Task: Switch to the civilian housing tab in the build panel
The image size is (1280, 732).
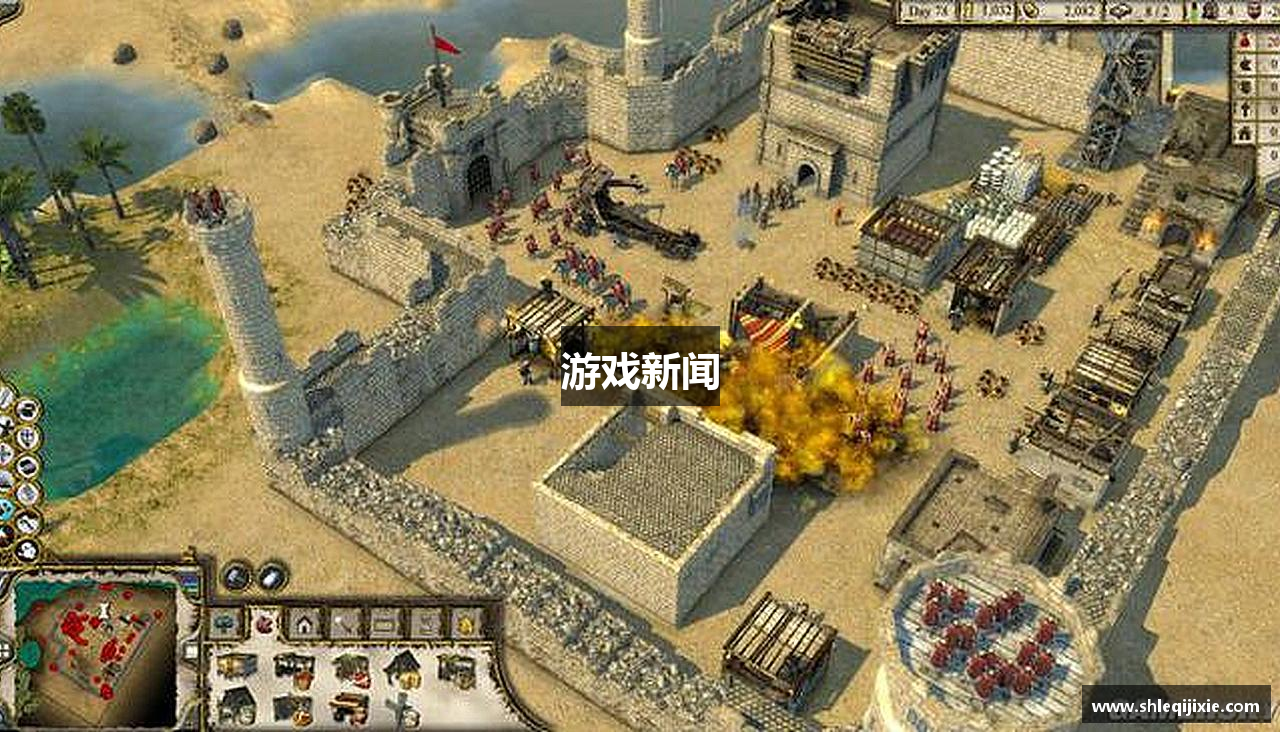Action: 303,622
